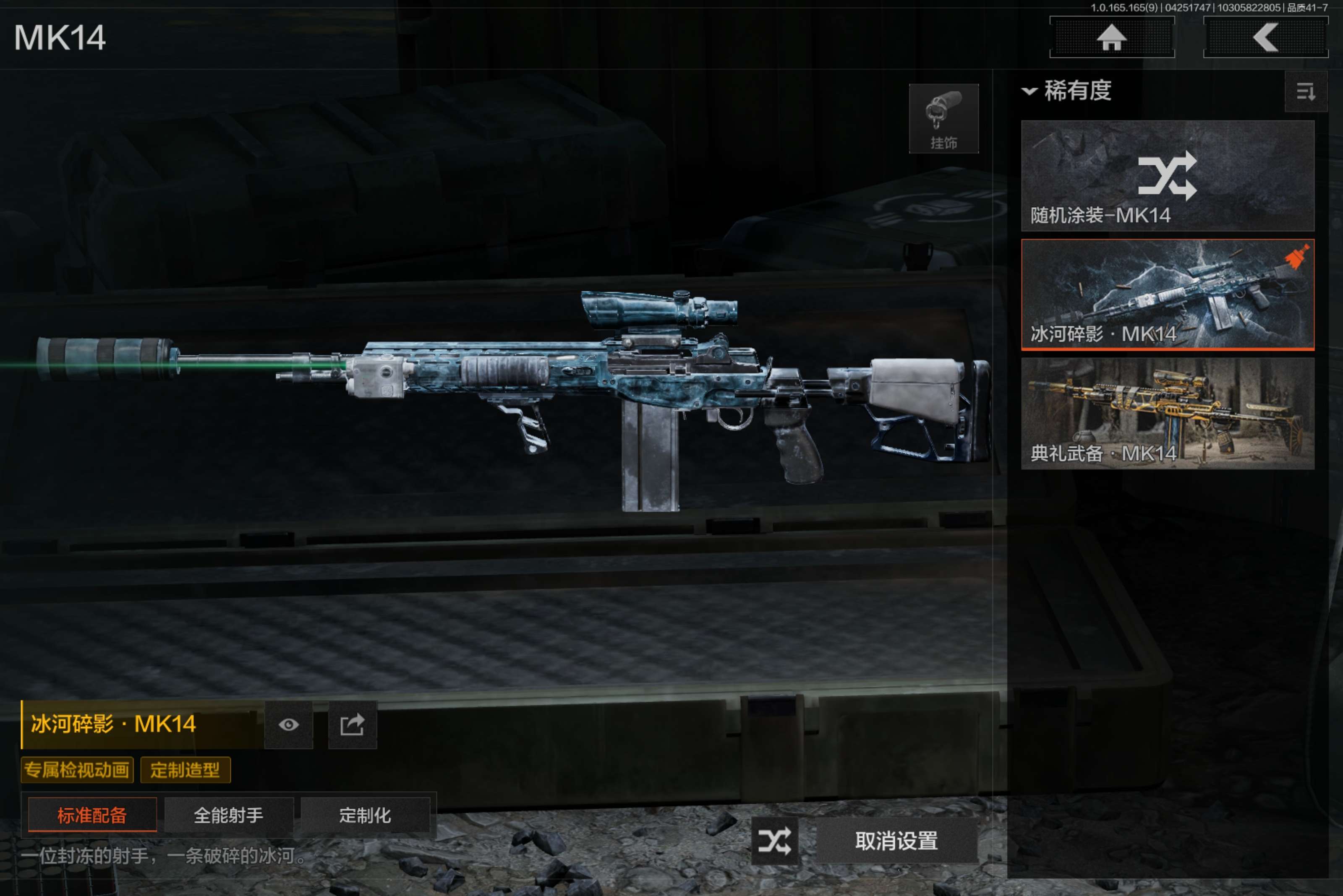The height and width of the screenshot is (896, 1343).
Task: Pick the 典礼武备·MK14 gold skin
Action: pyautogui.click(x=1167, y=413)
